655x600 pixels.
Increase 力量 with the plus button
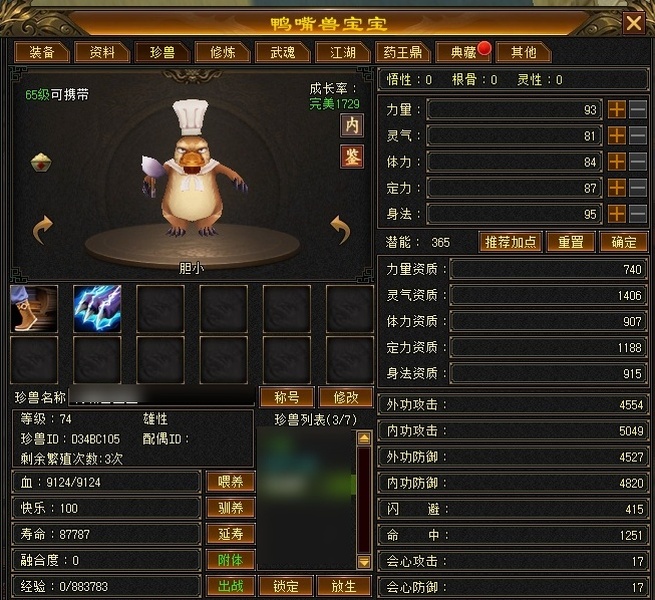(617, 109)
